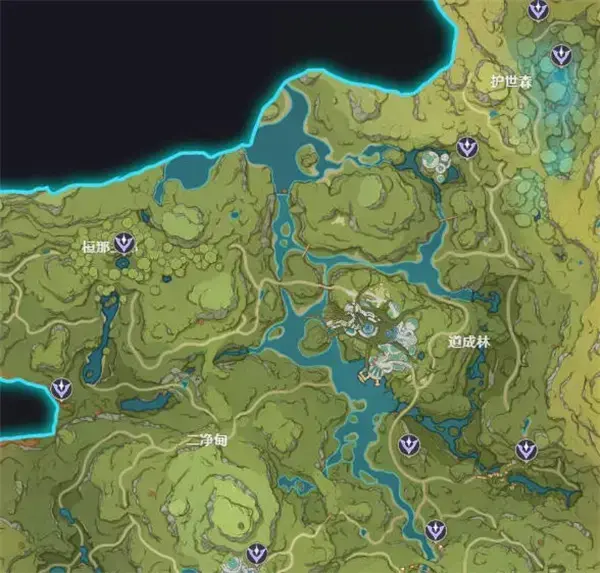The height and width of the screenshot is (573, 600).
Task: Click the waypoint on the glowing teal forest
Action: tap(560, 55)
